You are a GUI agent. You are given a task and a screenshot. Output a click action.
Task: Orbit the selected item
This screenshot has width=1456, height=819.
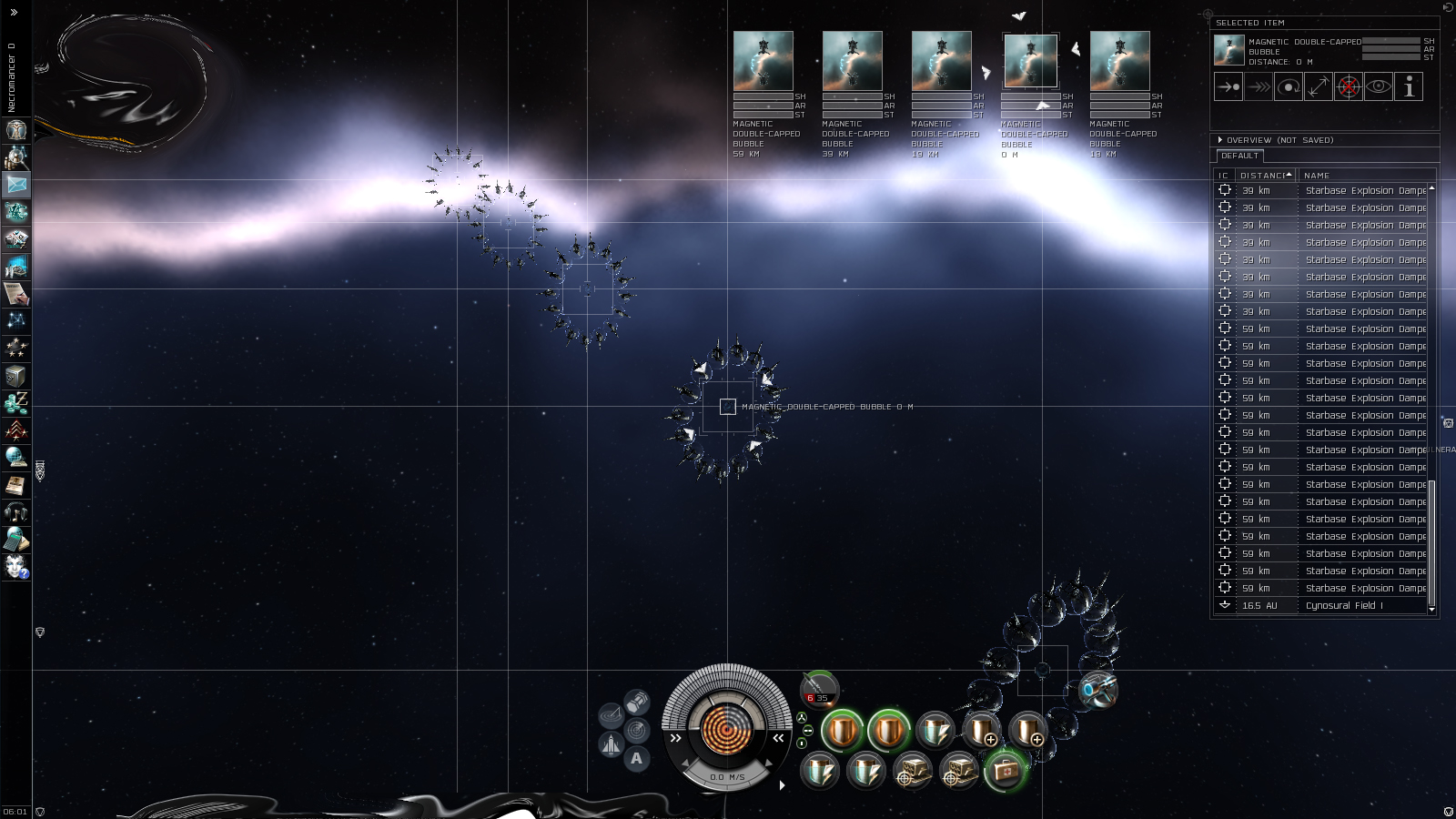coord(1289,87)
